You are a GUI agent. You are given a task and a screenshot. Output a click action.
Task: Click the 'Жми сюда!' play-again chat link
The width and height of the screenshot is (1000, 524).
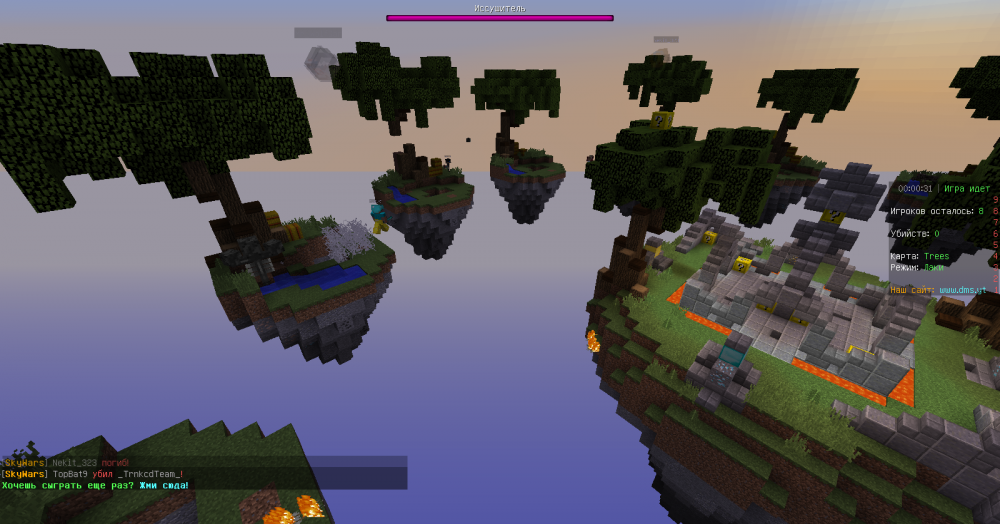point(163,486)
